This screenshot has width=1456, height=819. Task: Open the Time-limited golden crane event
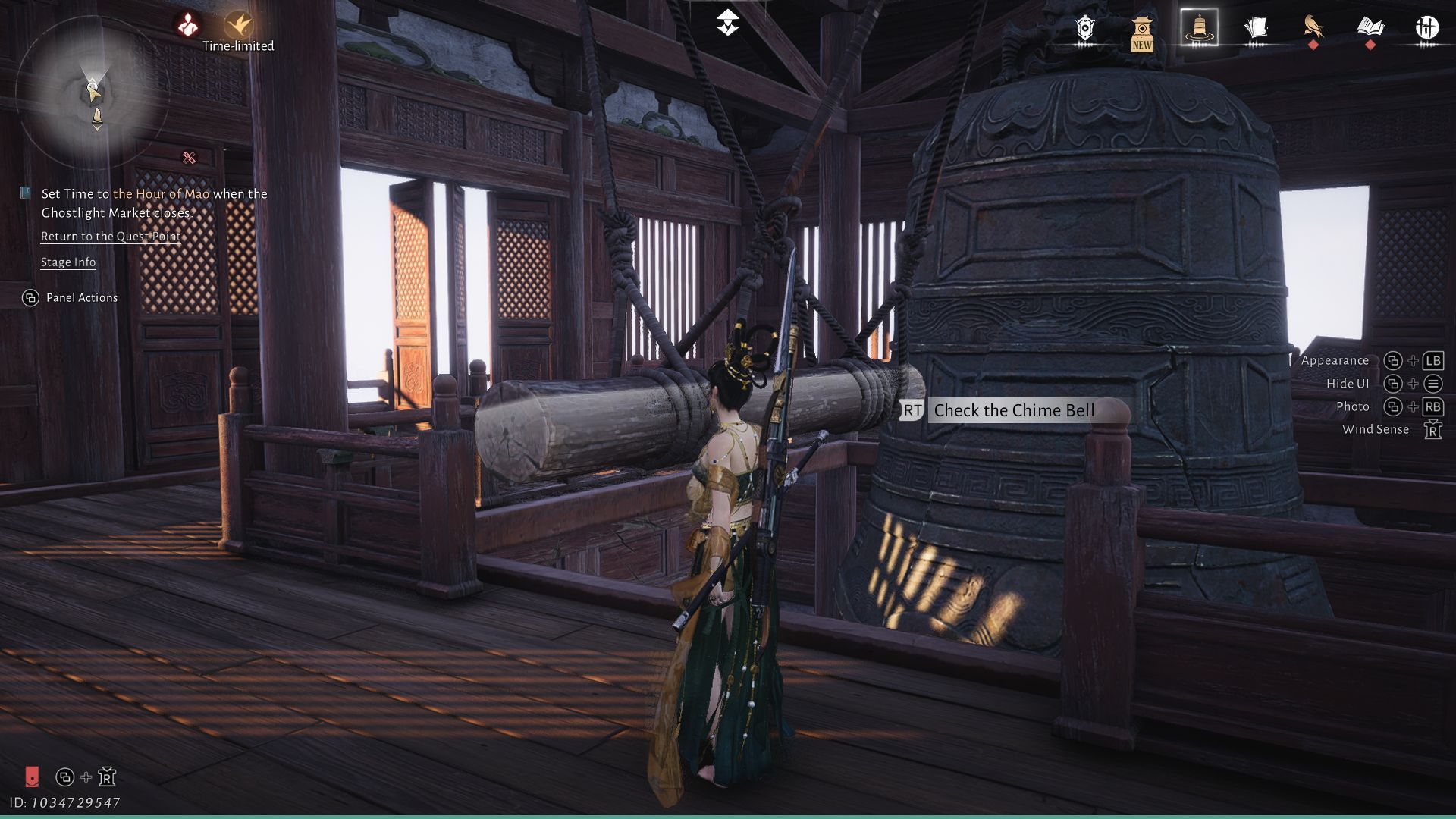point(238,27)
